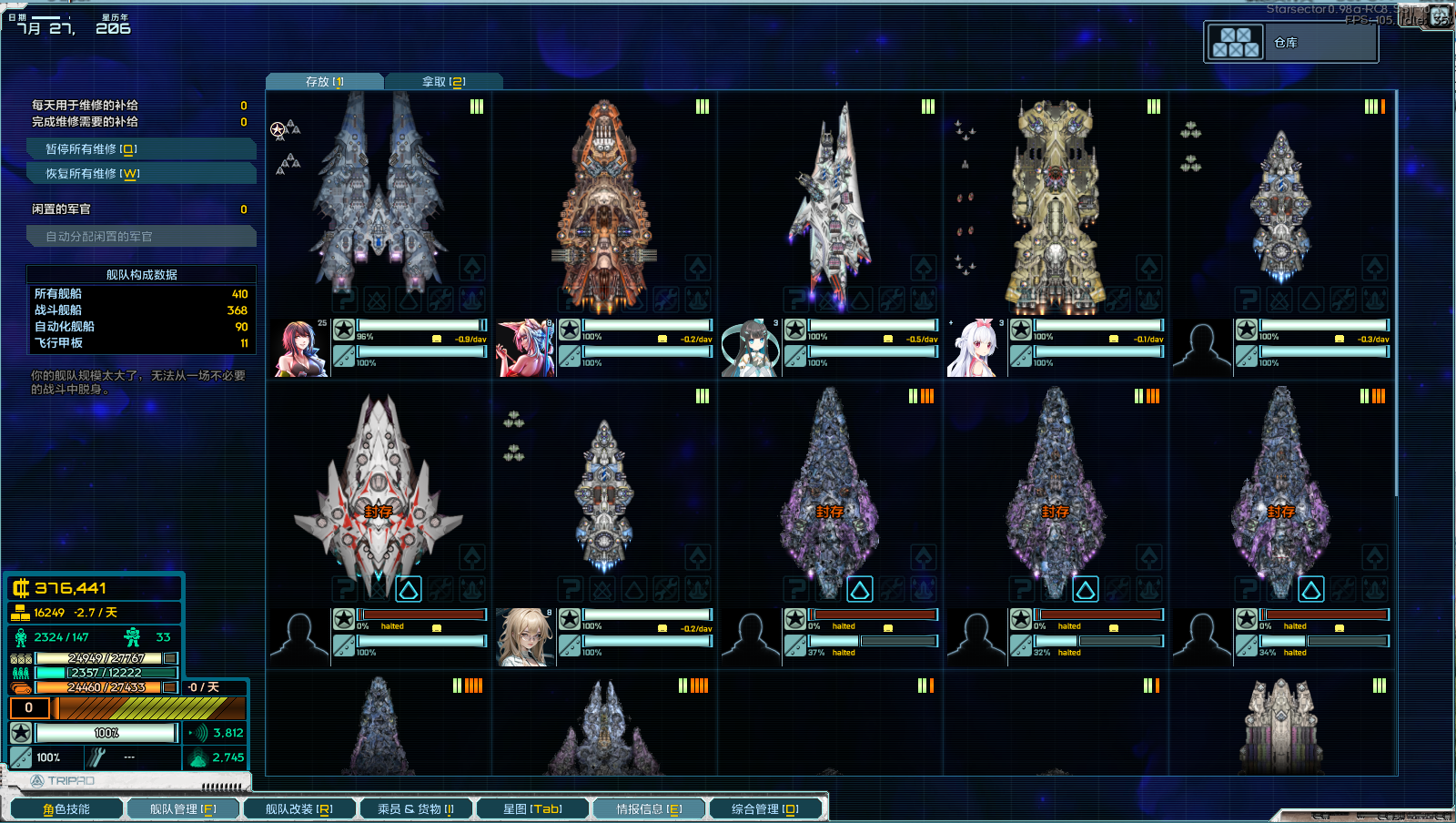Click 恢复所有维修 to resume repairs
Viewport: 1456px width, 823px height.
[141, 174]
